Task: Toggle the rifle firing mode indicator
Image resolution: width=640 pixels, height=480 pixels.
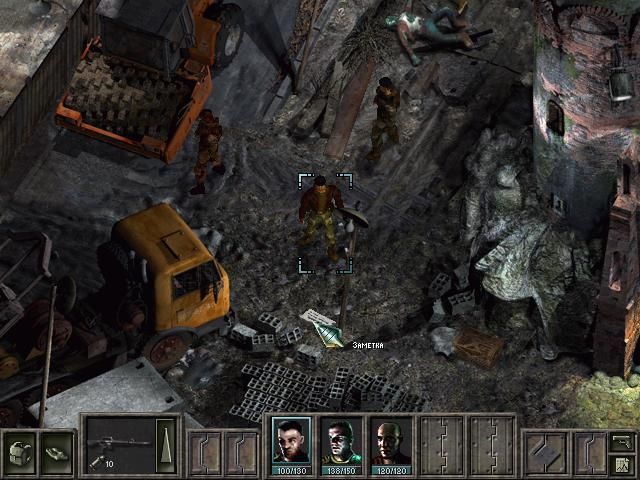Action: point(167,438)
